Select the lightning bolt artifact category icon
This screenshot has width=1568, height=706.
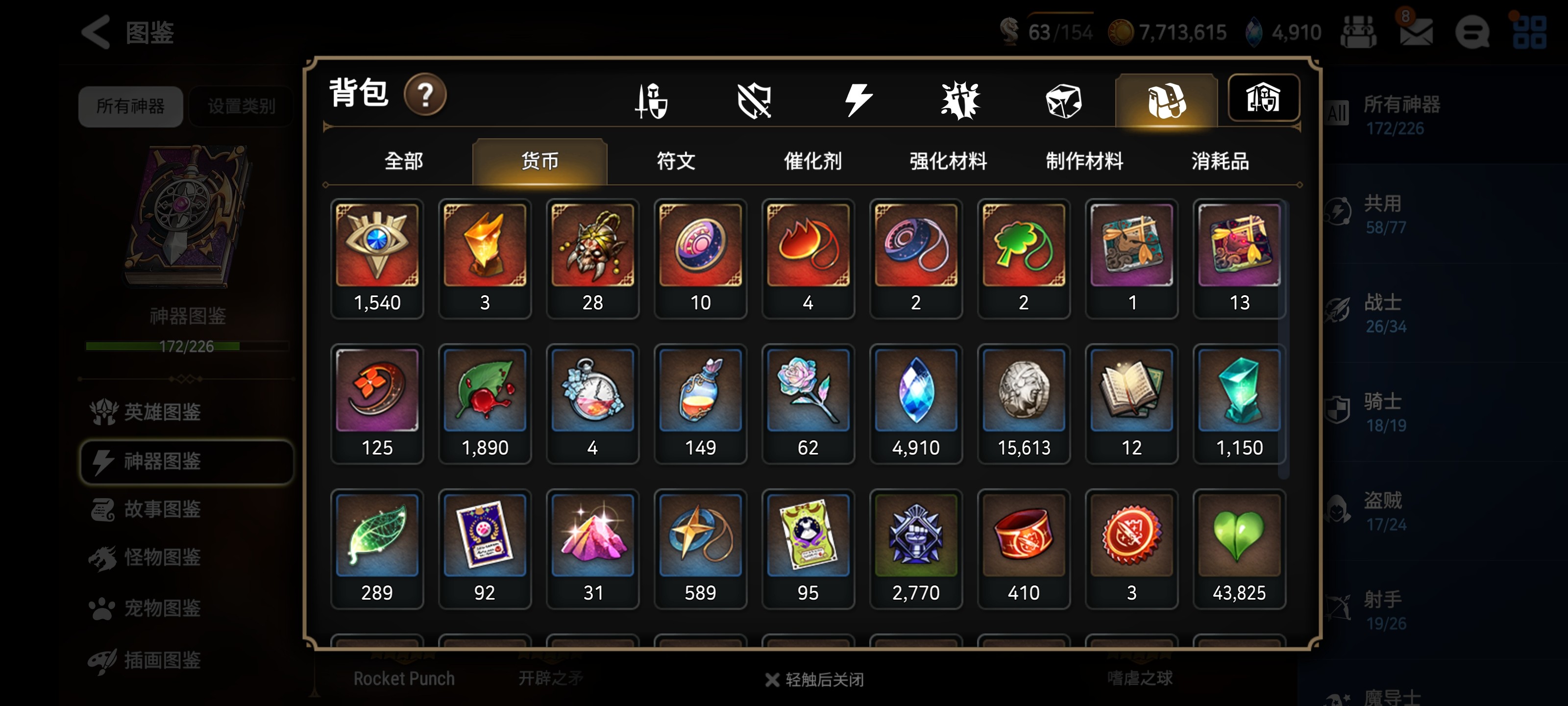[x=857, y=101]
